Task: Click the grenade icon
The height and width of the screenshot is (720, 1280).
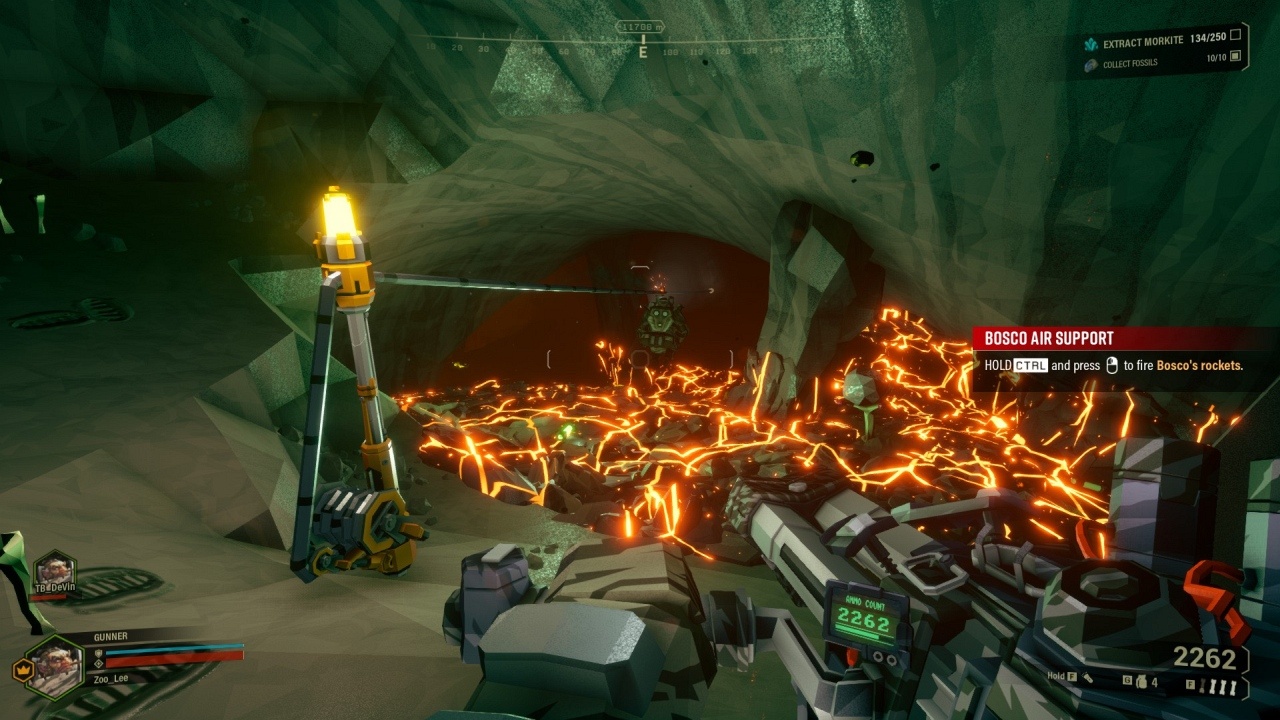Action: coord(1140,682)
